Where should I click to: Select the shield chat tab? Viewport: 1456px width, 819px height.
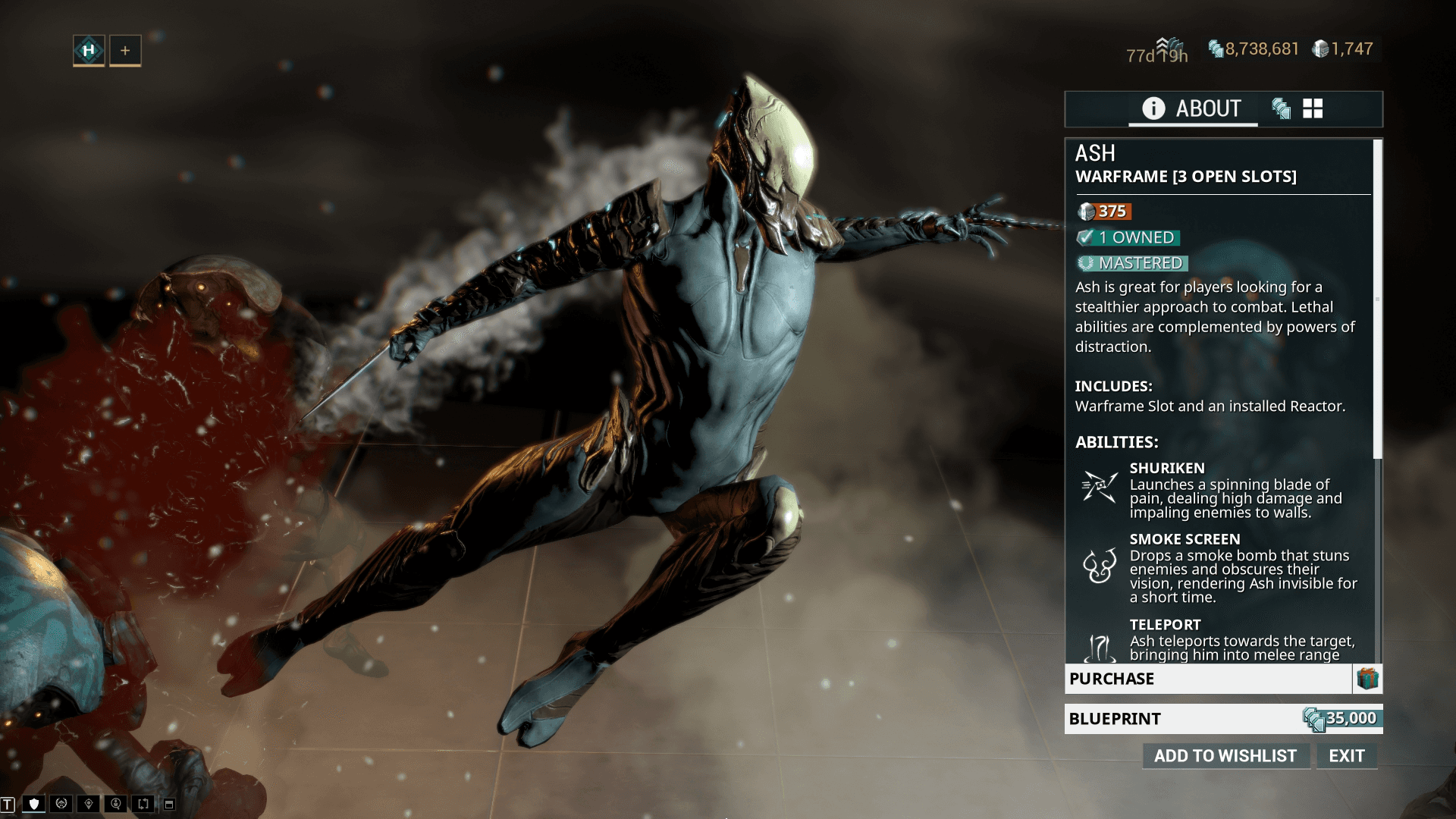click(x=34, y=804)
